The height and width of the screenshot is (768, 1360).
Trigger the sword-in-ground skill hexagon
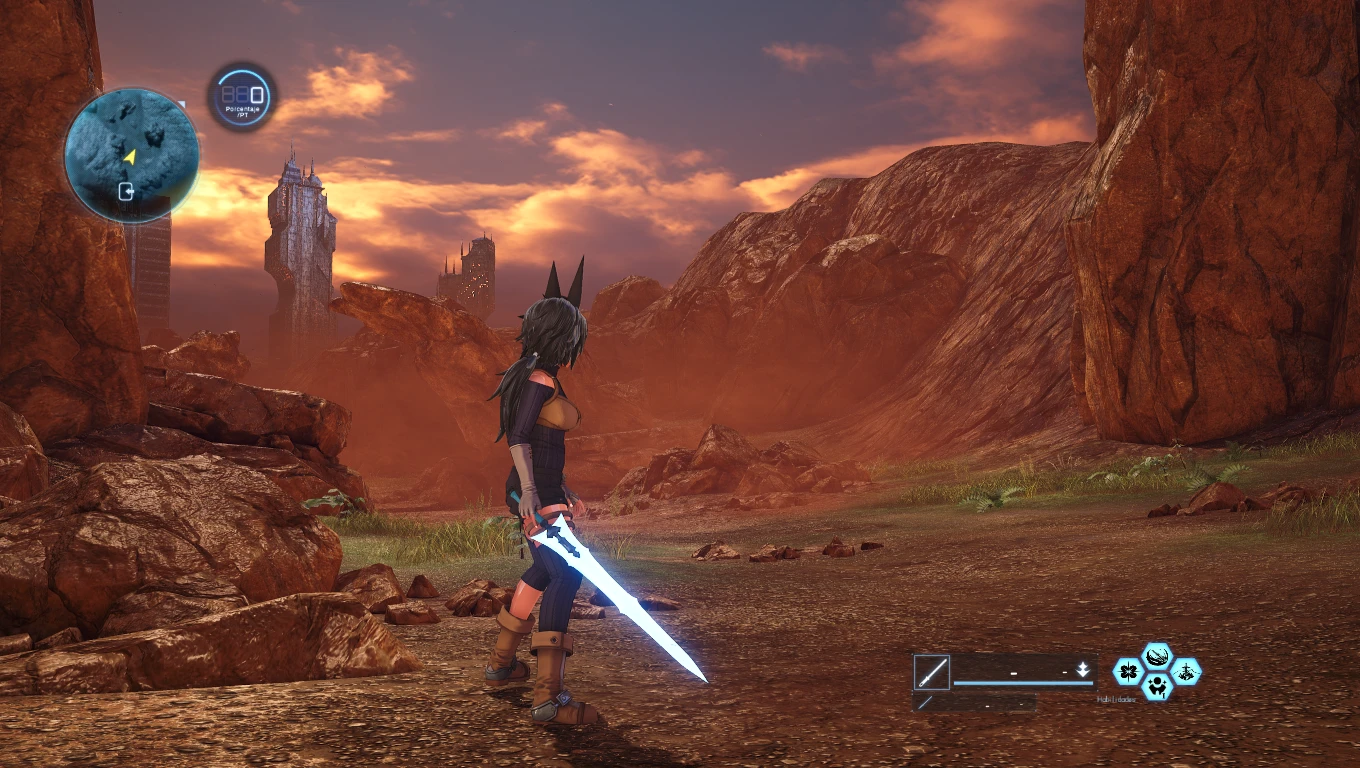[1186, 671]
